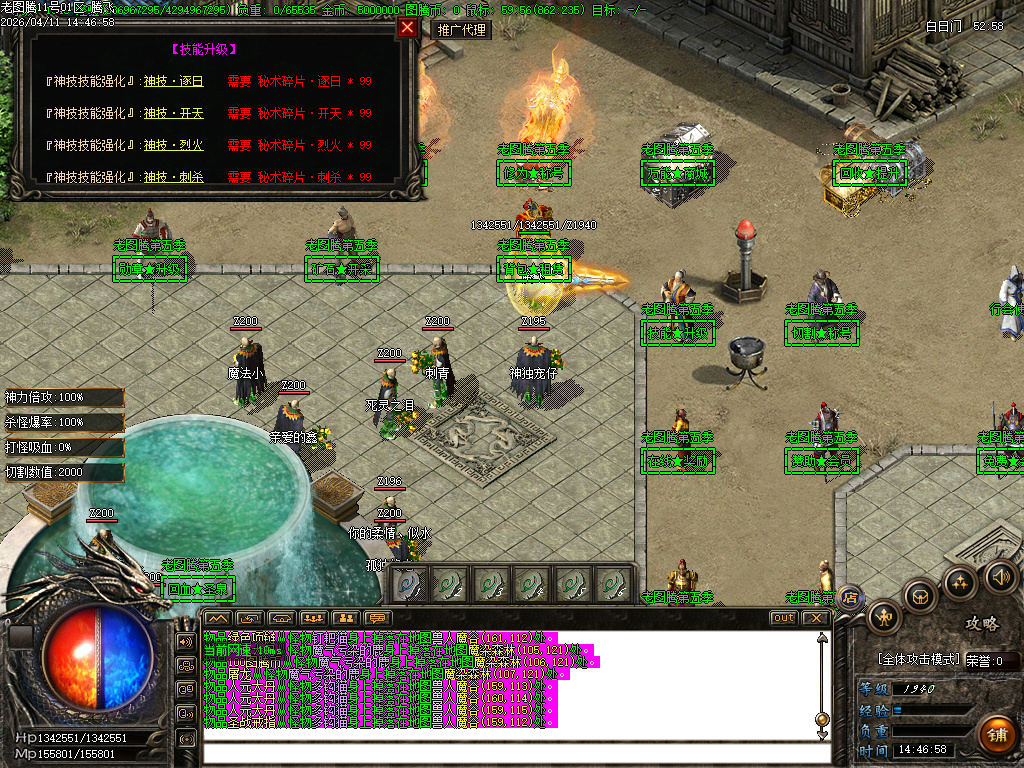Select the 切割数值 stat button
Screen dimensions: 1024x768
coord(63,472)
